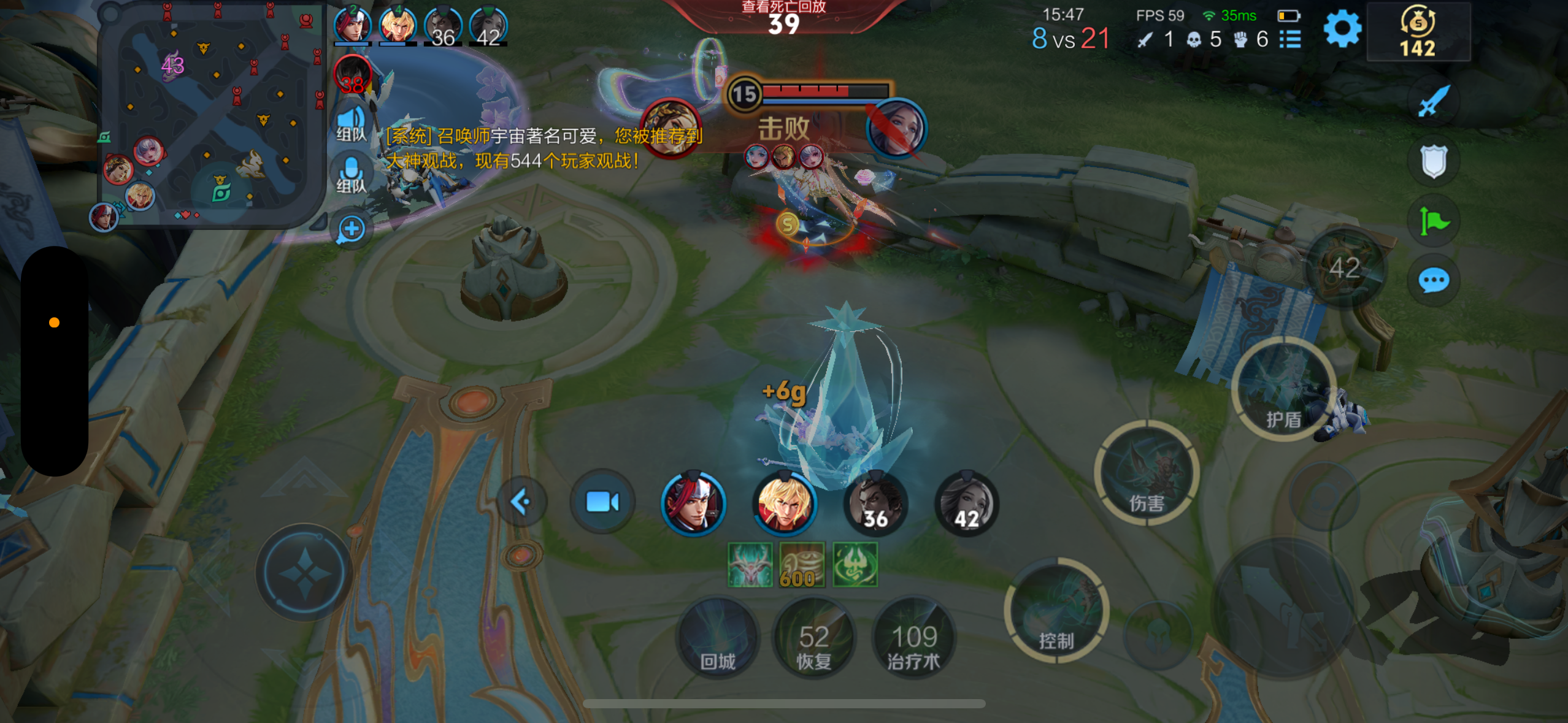Toggle the team microphone button

[351, 175]
